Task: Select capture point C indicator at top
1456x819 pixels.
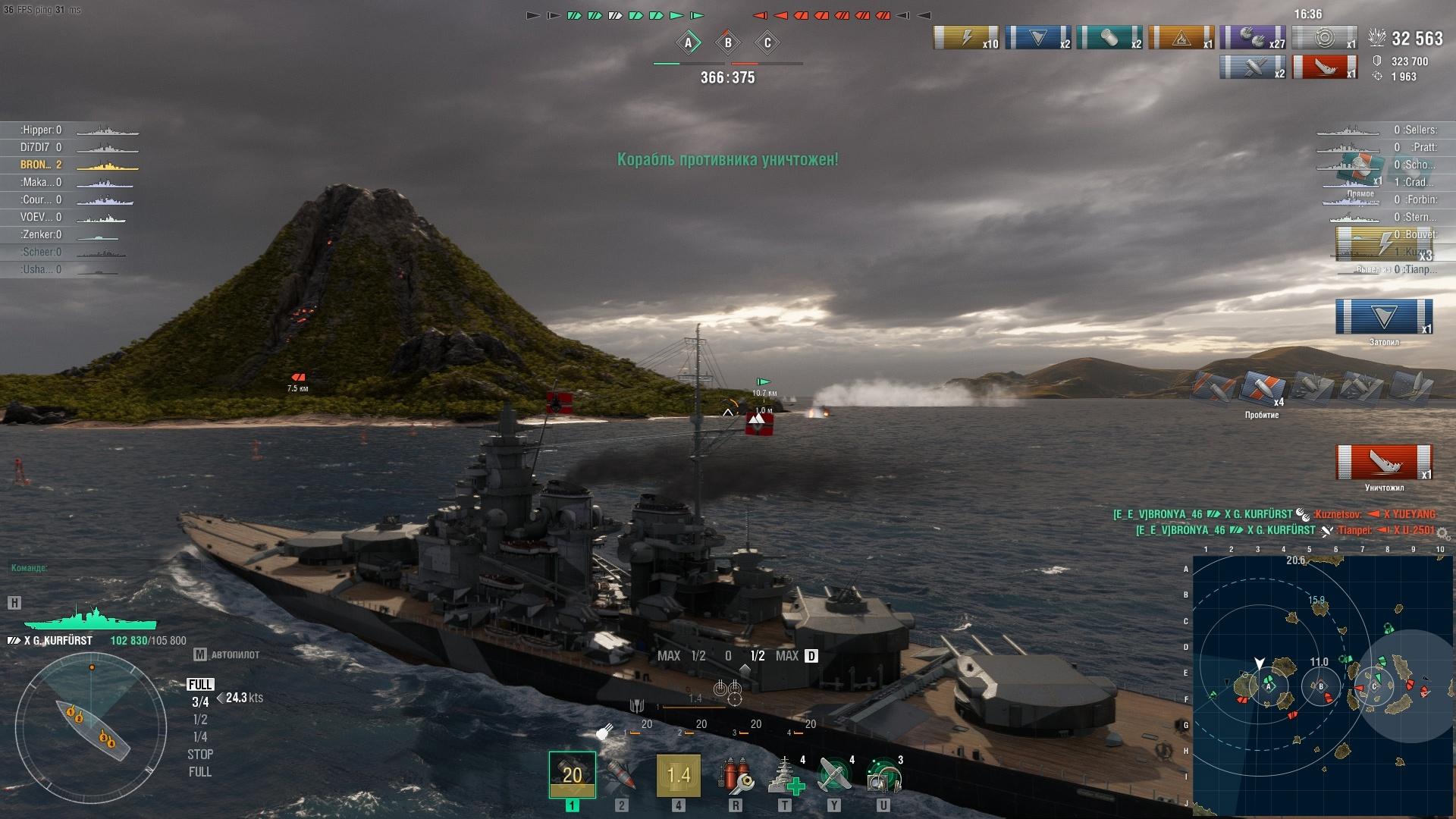Action: (767, 43)
